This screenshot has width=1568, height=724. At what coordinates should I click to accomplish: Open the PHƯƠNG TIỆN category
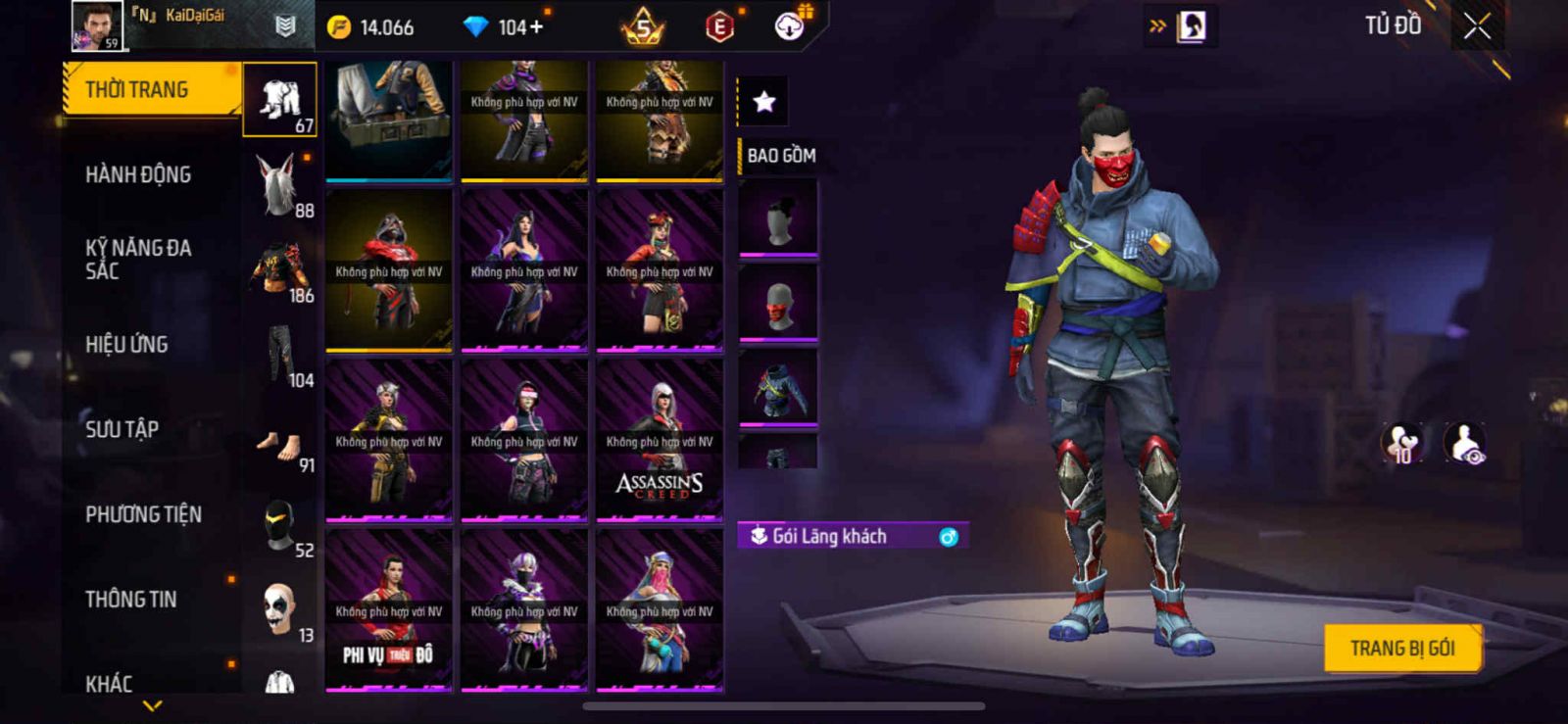click(143, 514)
